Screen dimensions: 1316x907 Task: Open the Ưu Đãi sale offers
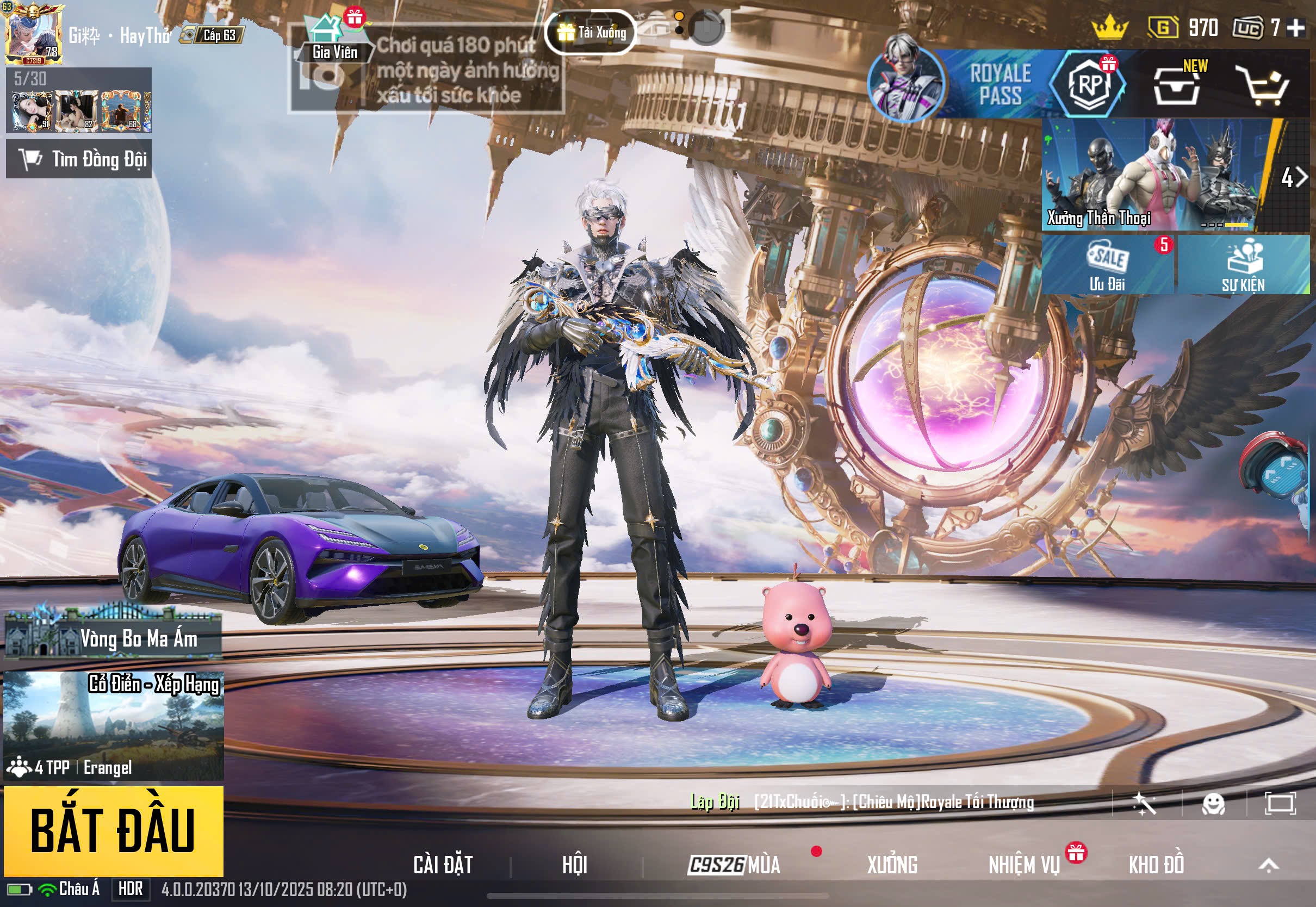(x=1107, y=265)
